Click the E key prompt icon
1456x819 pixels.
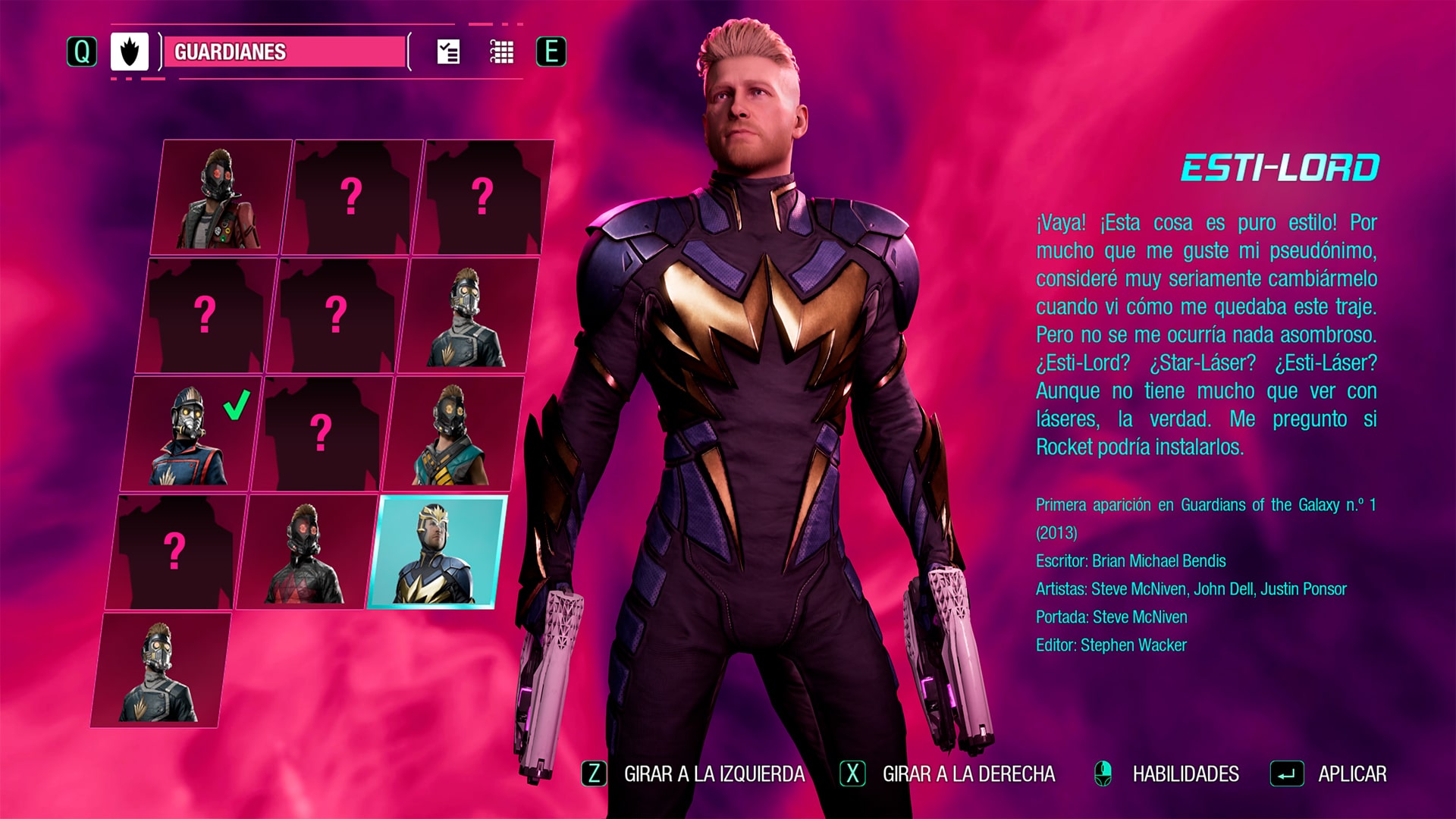(x=551, y=53)
